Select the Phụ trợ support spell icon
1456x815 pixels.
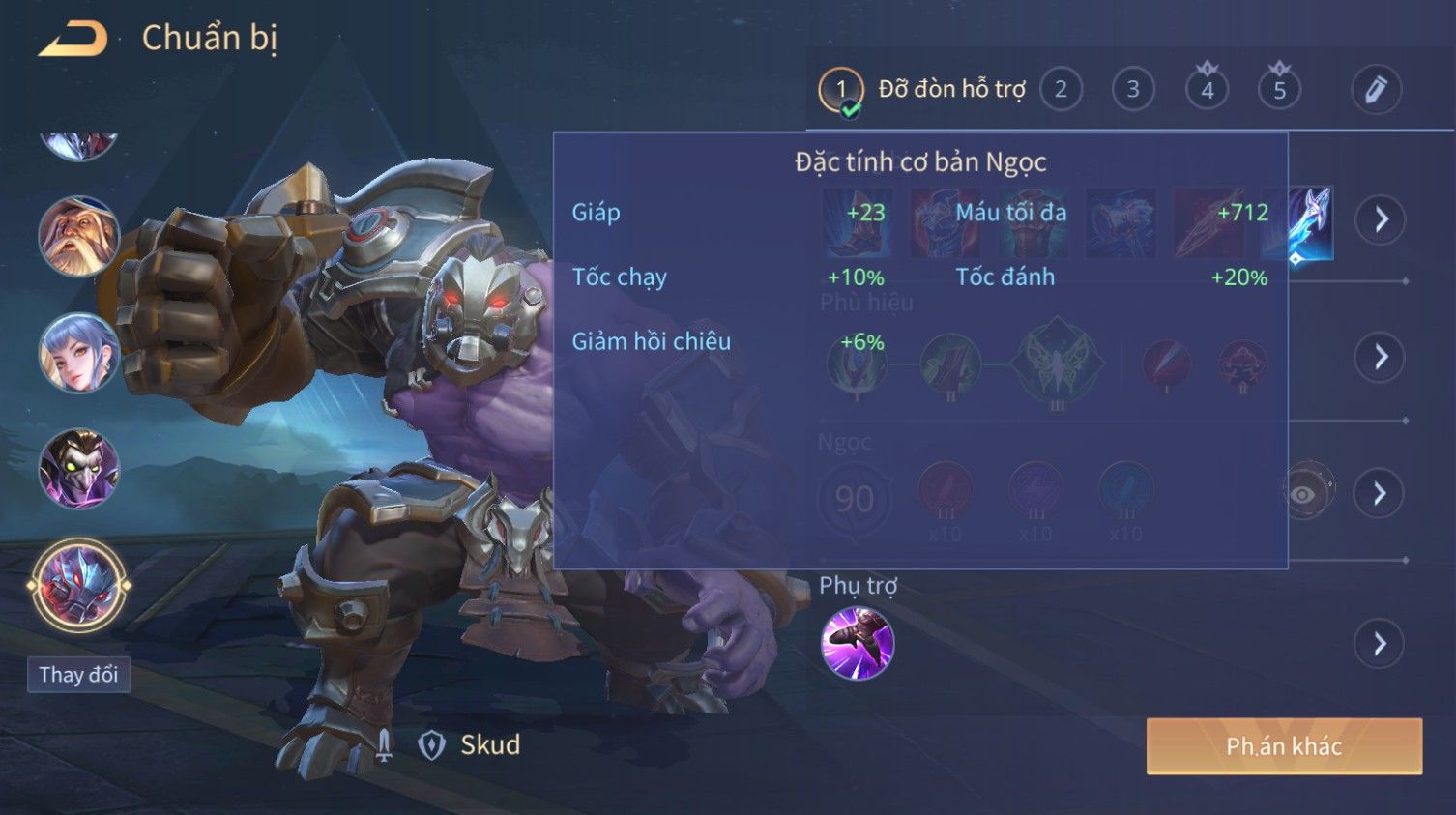point(858,644)
